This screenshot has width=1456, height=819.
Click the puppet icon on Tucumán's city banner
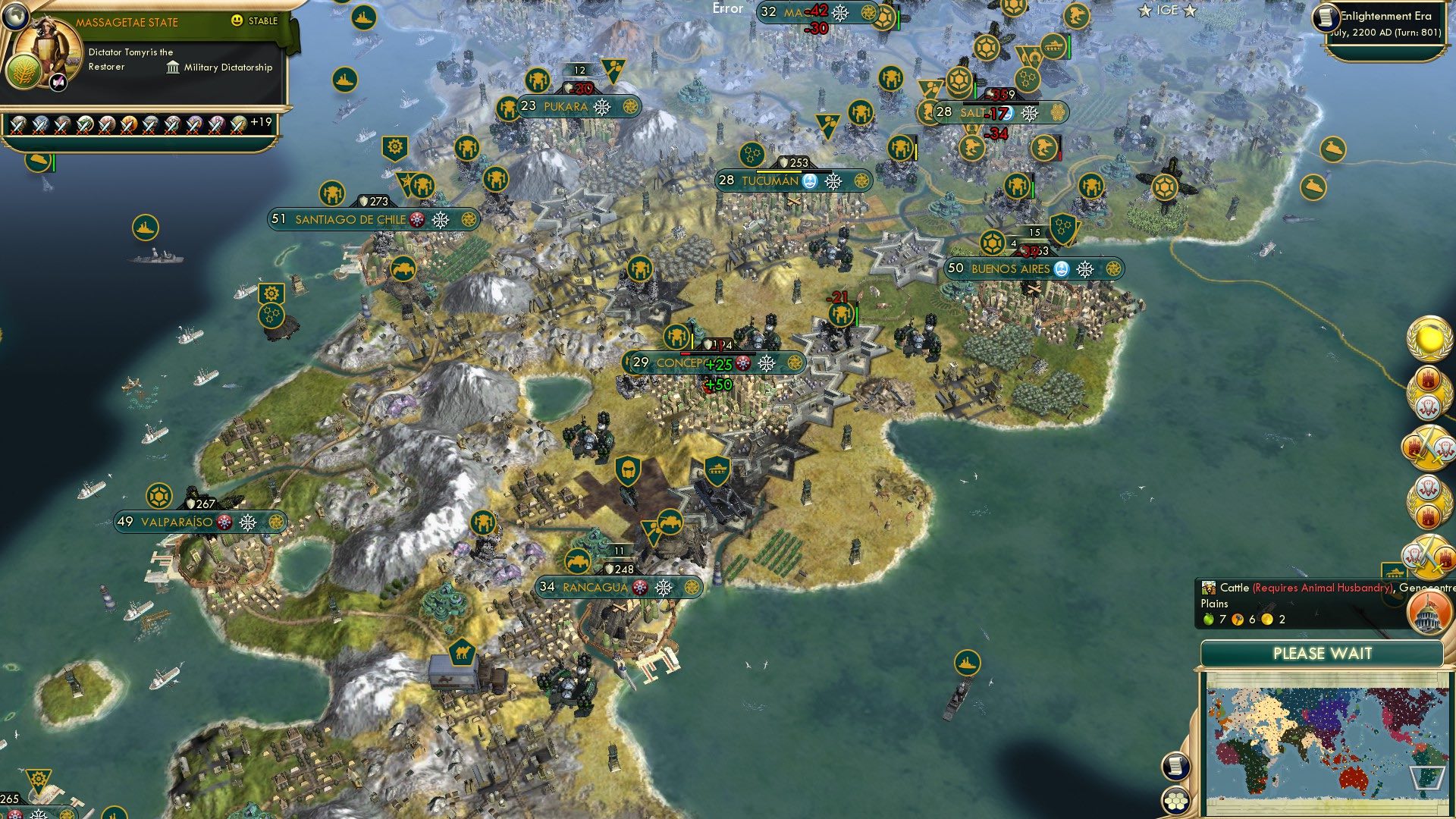(809, 181)
